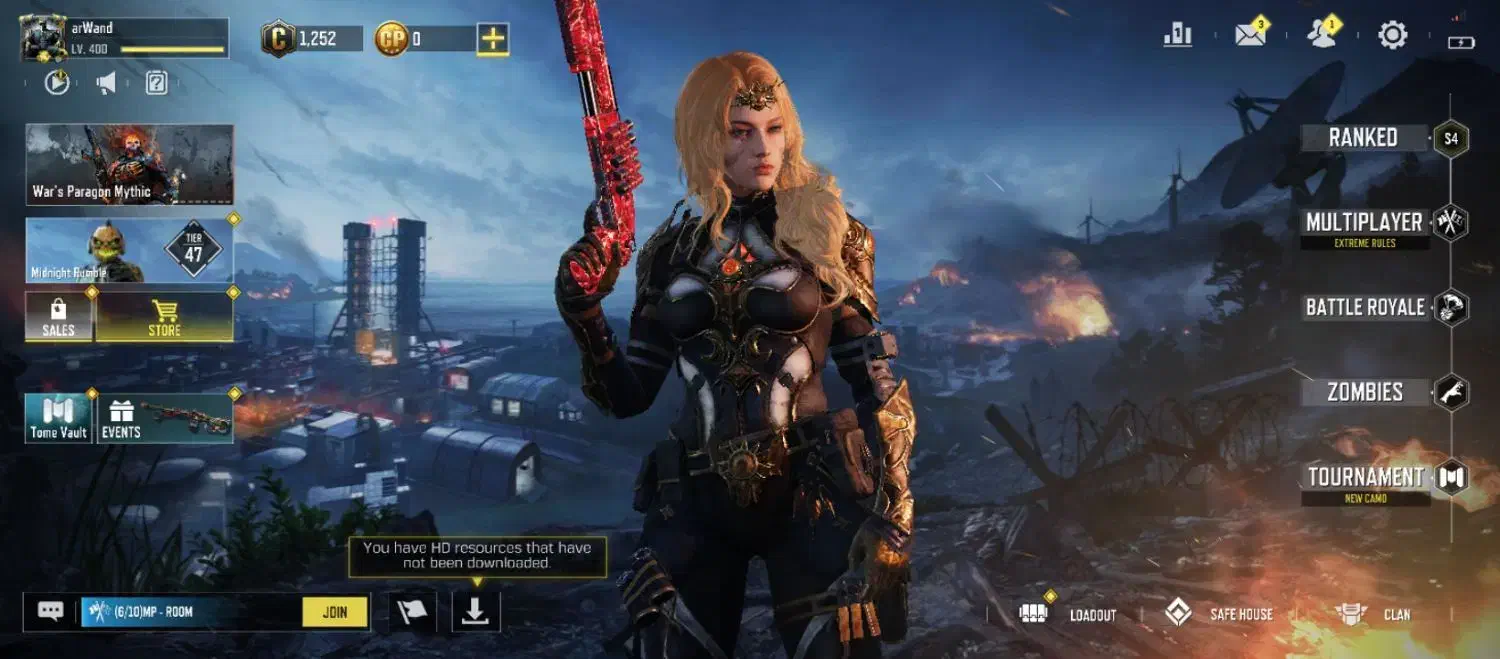Open the Ranked mode
The width and height of the screenshot is (1500, 659).
click(x=1363, y=138)
